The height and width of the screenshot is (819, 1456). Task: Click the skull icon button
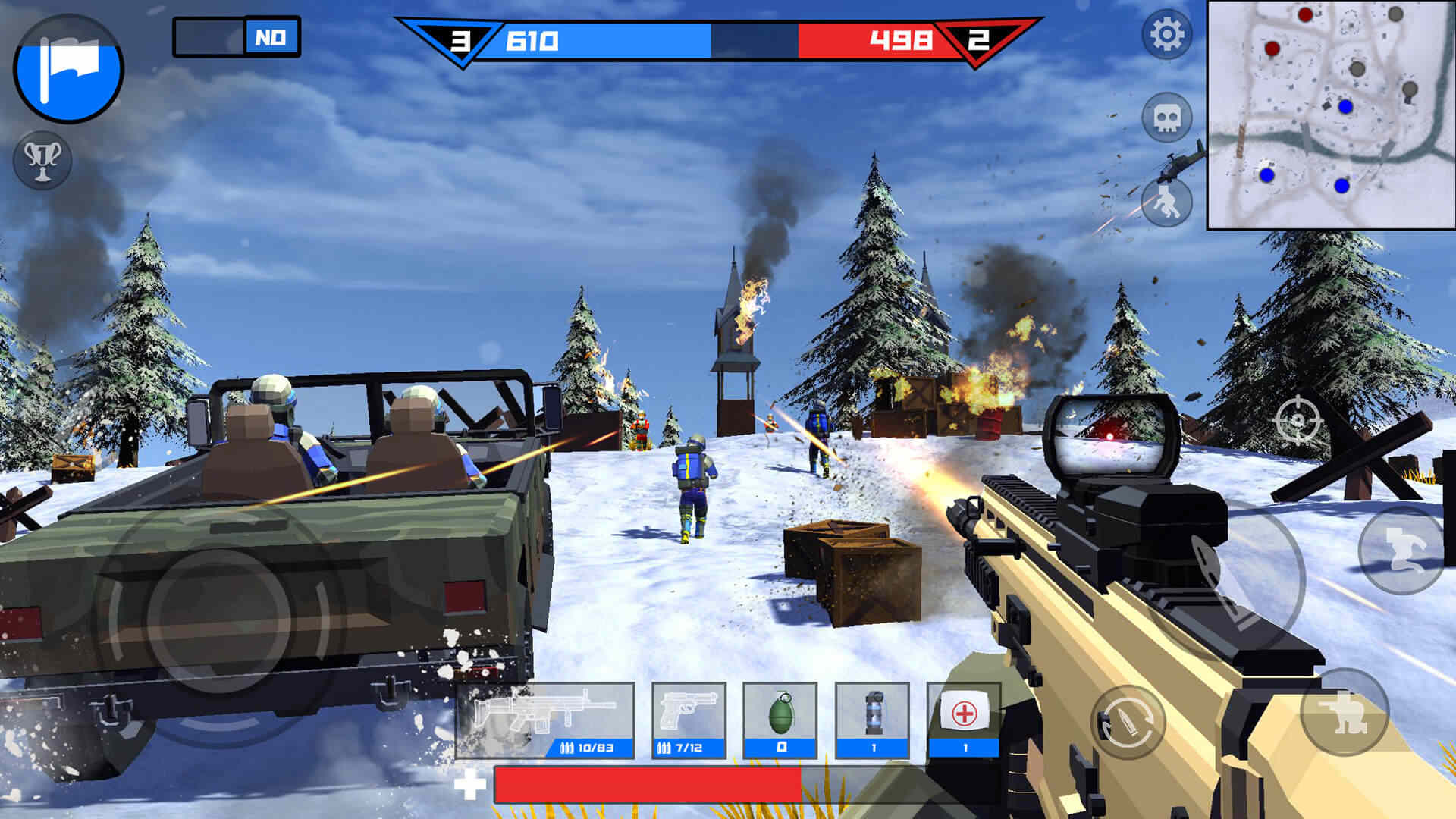click(1166, 118)
